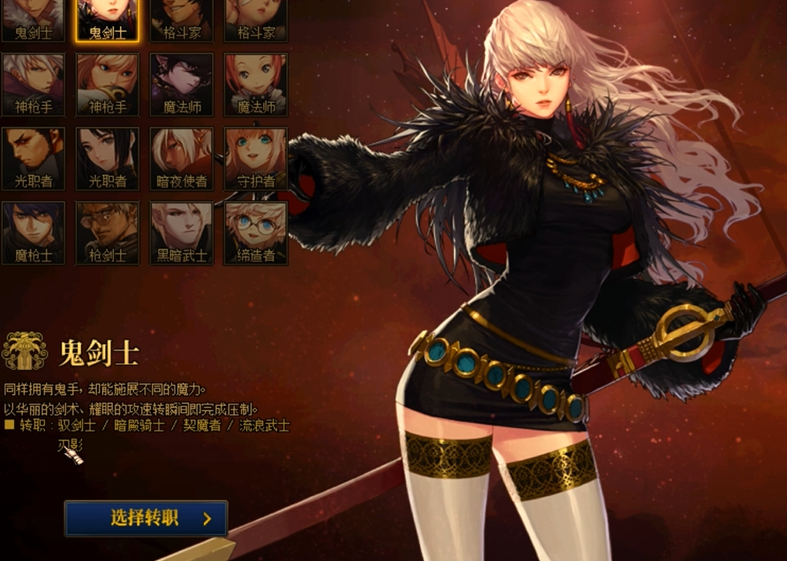
Task: Select the pink-haired female 魔法师 portrait
Action: 256,84
